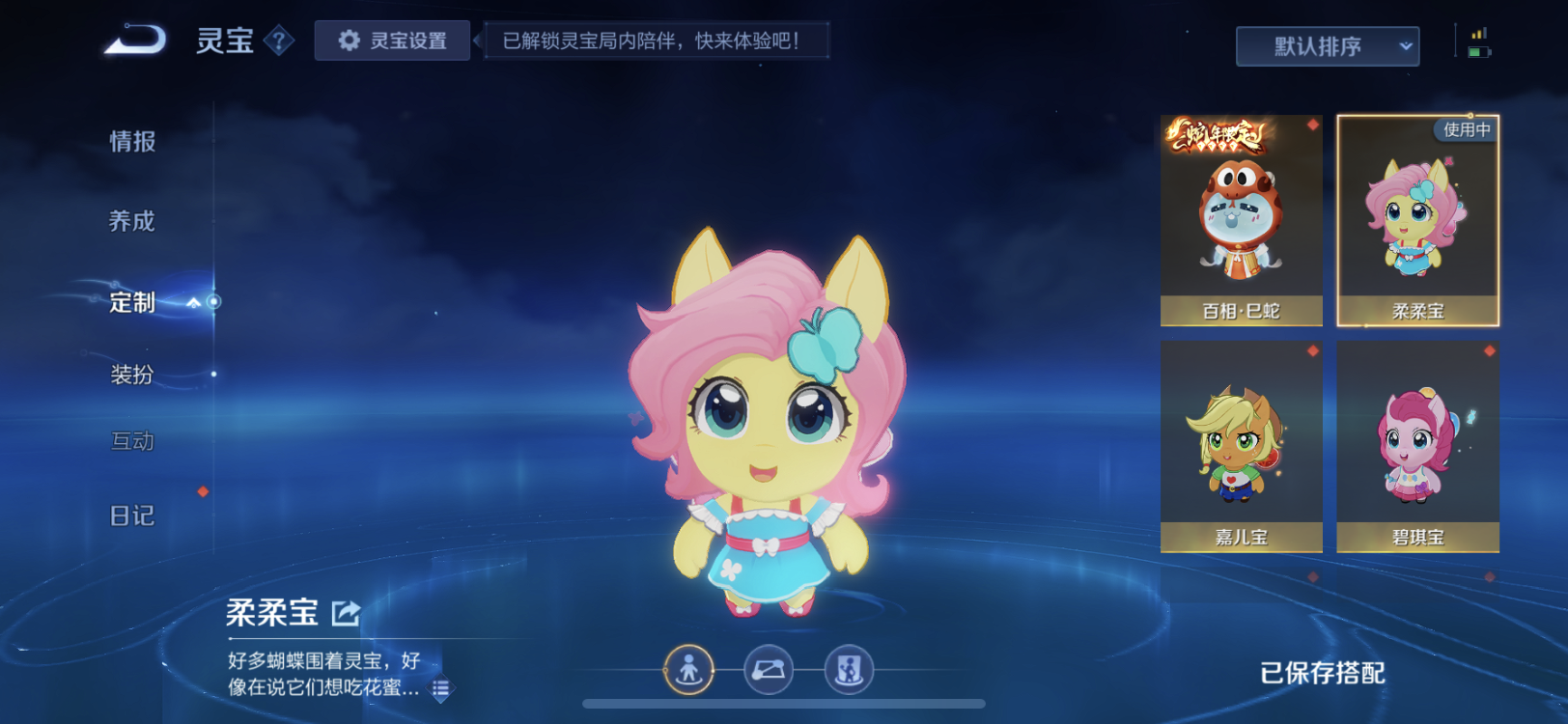Open the 装扮 section
The width and height of the screenshot is (1568, 724).
tap(132, 375)
